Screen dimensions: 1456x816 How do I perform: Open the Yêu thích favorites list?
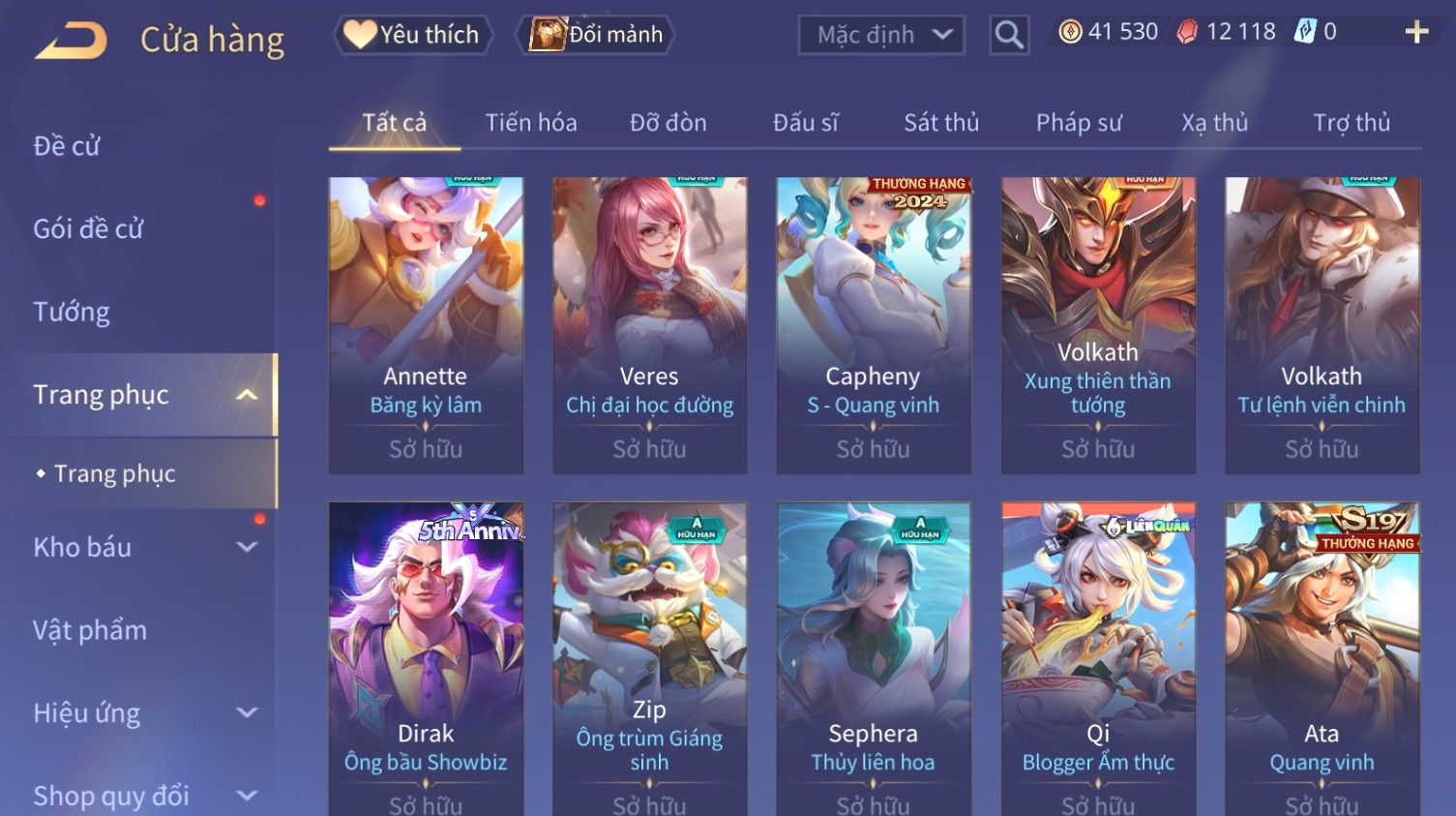click(413, 35)
